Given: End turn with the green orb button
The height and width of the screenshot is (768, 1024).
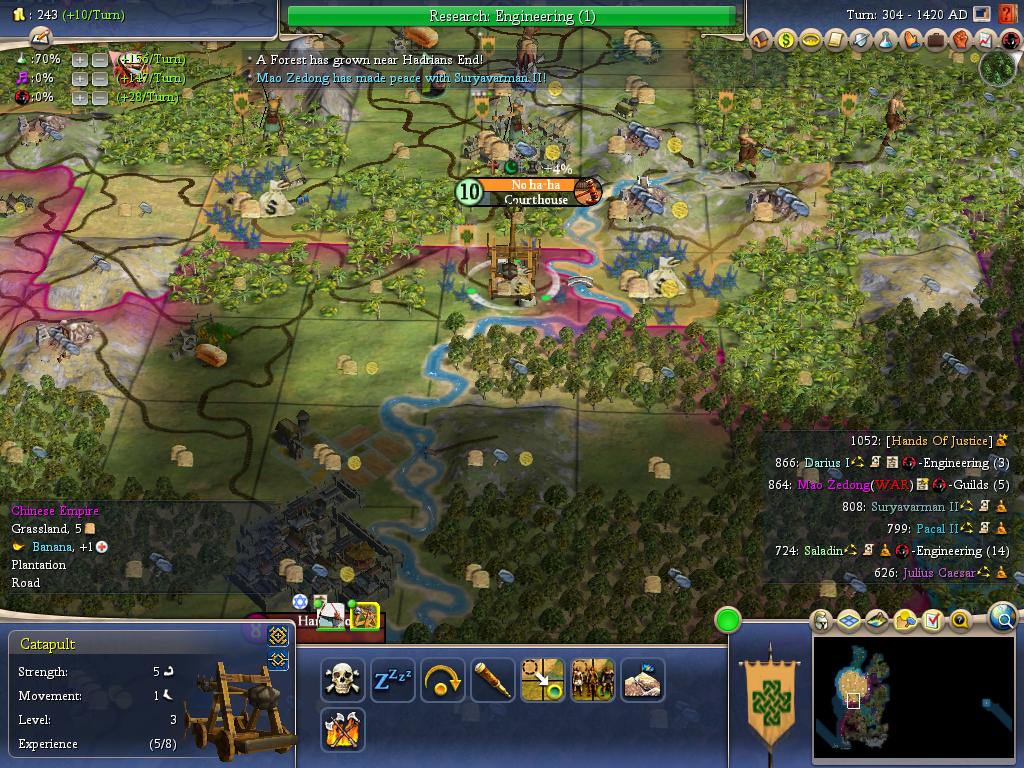Looking at the screenshot, I should tap(728, 620).
